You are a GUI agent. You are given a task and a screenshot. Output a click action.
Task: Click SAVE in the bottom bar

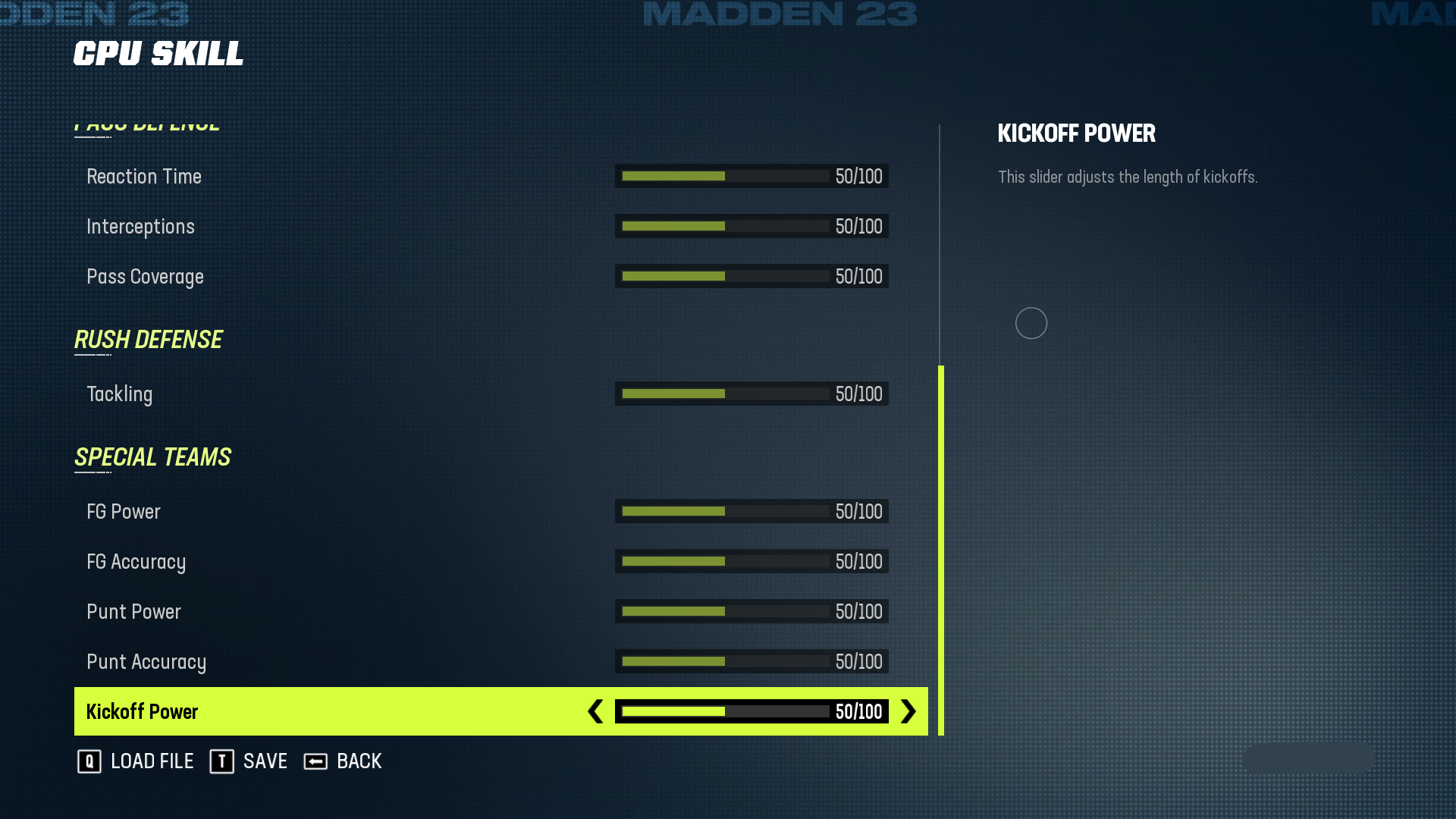(x=264, y=761)
